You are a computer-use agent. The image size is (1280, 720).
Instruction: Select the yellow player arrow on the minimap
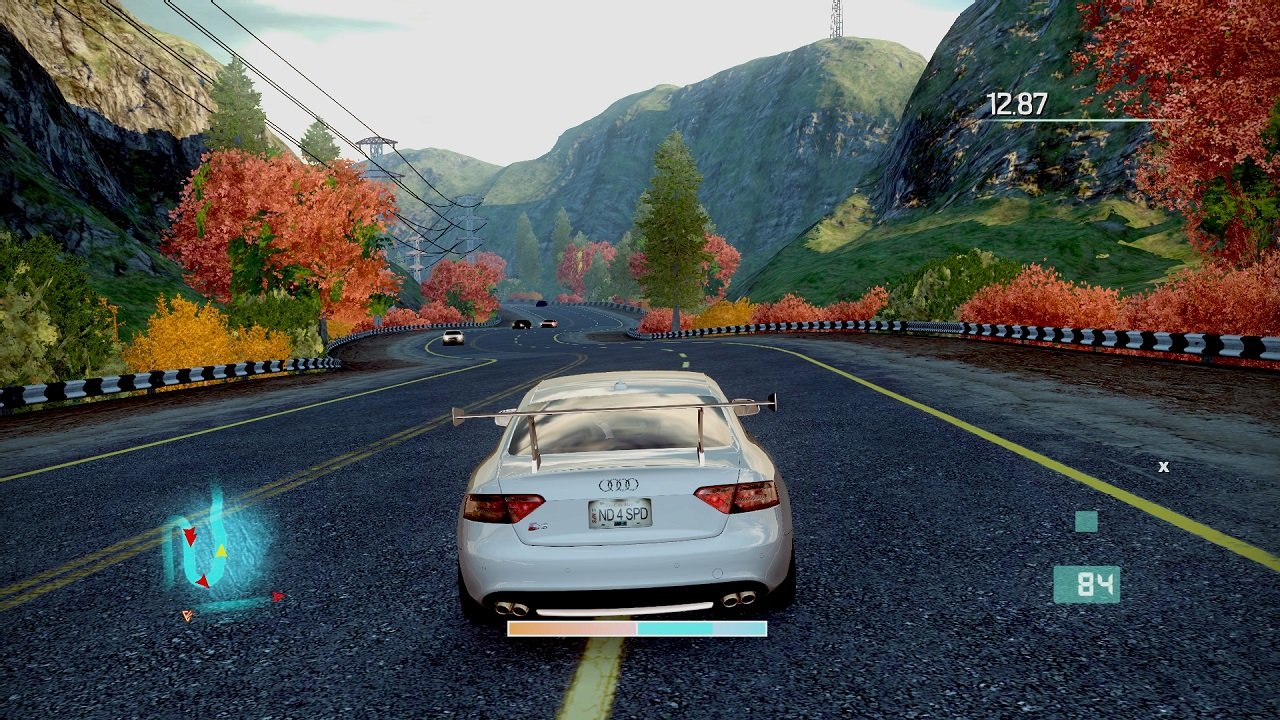click(x=221, y=551)
